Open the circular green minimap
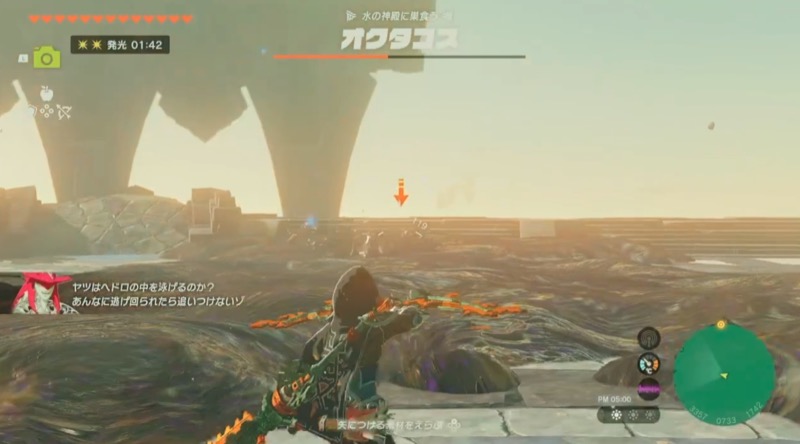Image resolution: width=800 pixels, height=444 pixels. pyautogui.click(x=723, y=374)
